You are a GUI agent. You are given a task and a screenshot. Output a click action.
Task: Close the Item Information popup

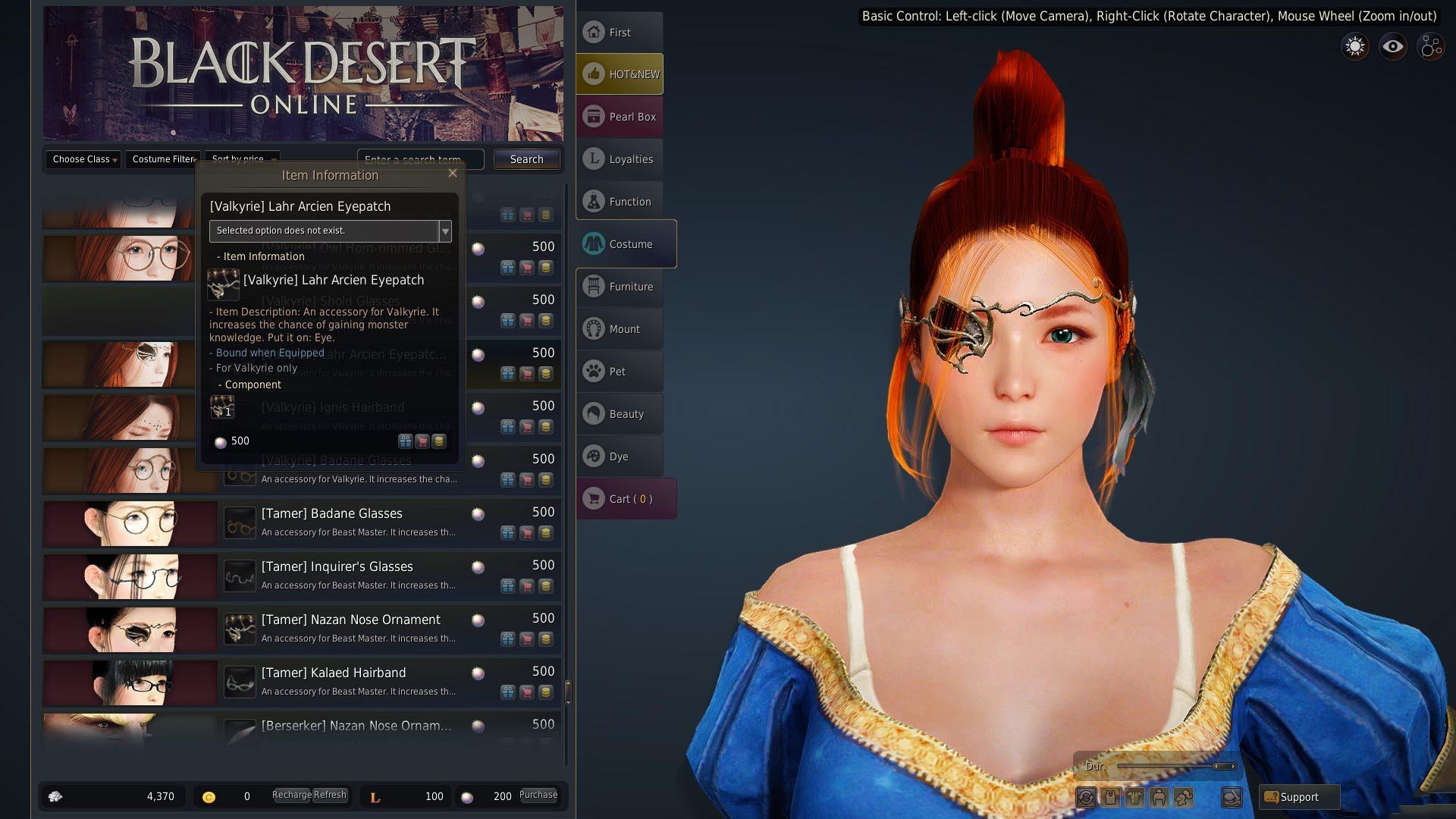coord(453,173)
